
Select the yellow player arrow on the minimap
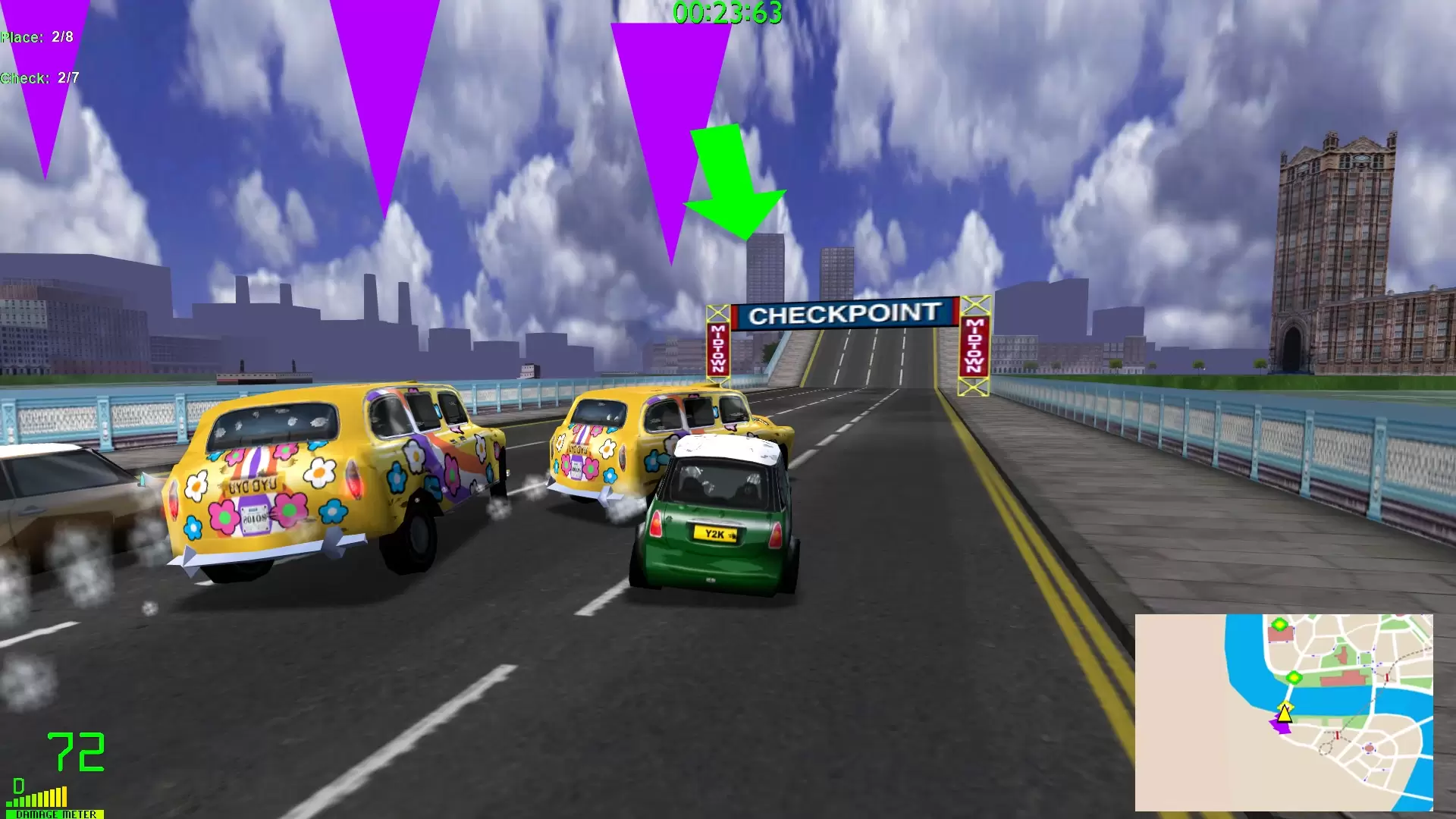[1284, 714]
